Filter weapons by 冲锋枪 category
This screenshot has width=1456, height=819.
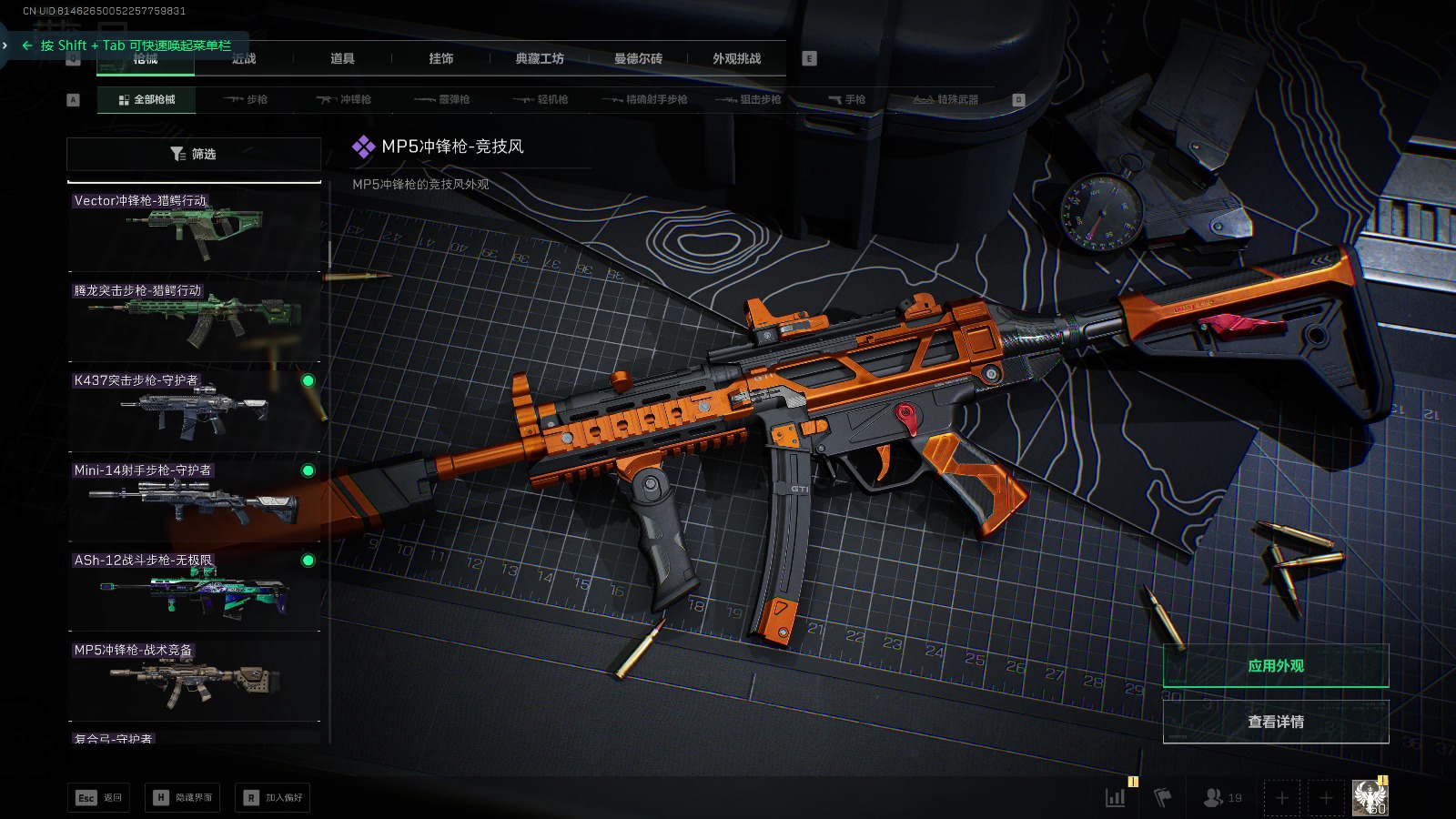point(344,99)
